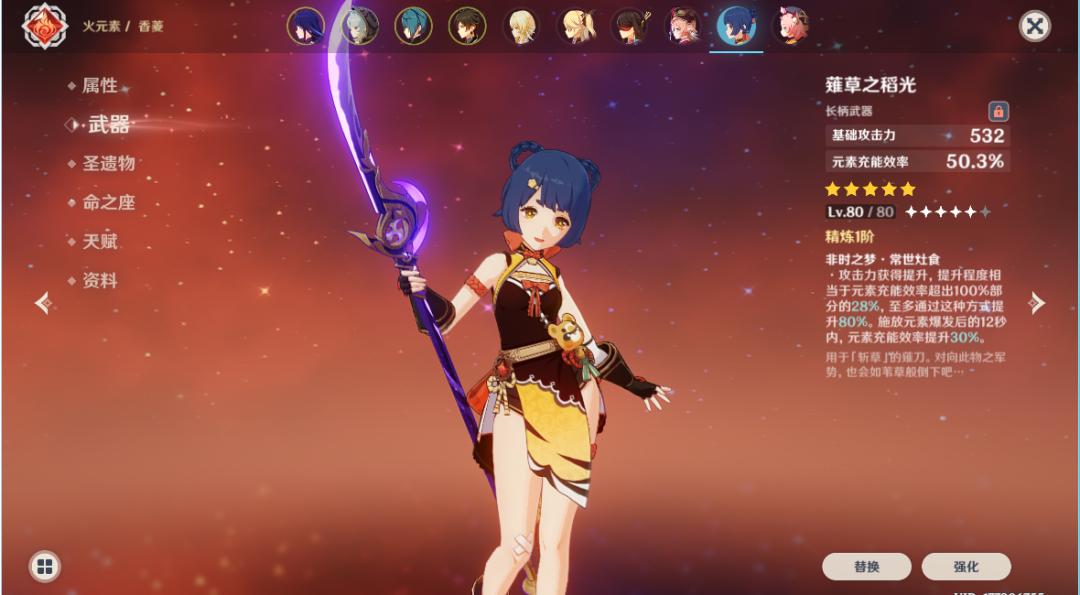Select the 武器 (Weapon) menu entry
1080x595 pixels.
click(108, 125)
